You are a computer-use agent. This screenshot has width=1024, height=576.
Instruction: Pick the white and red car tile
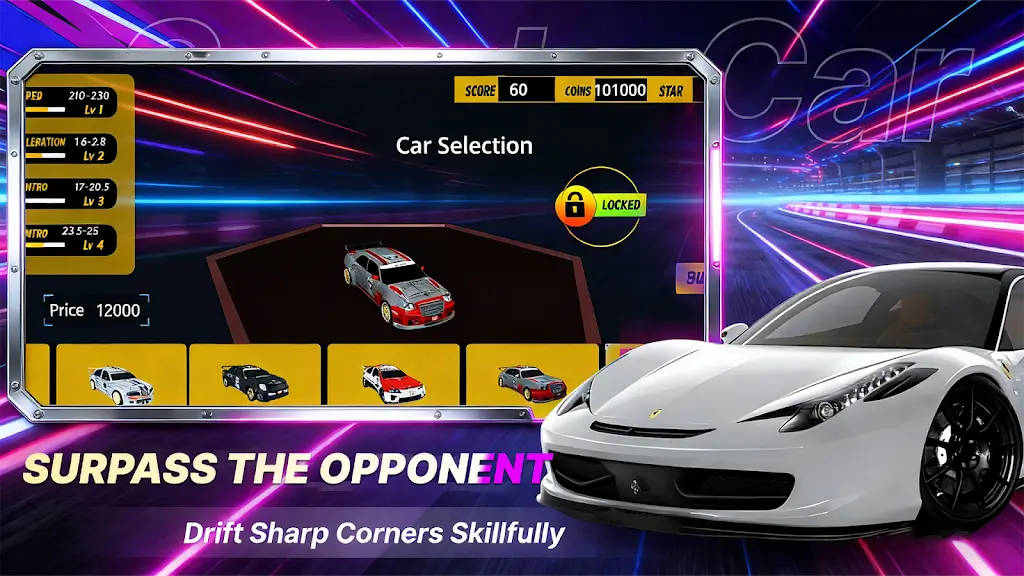393,376
